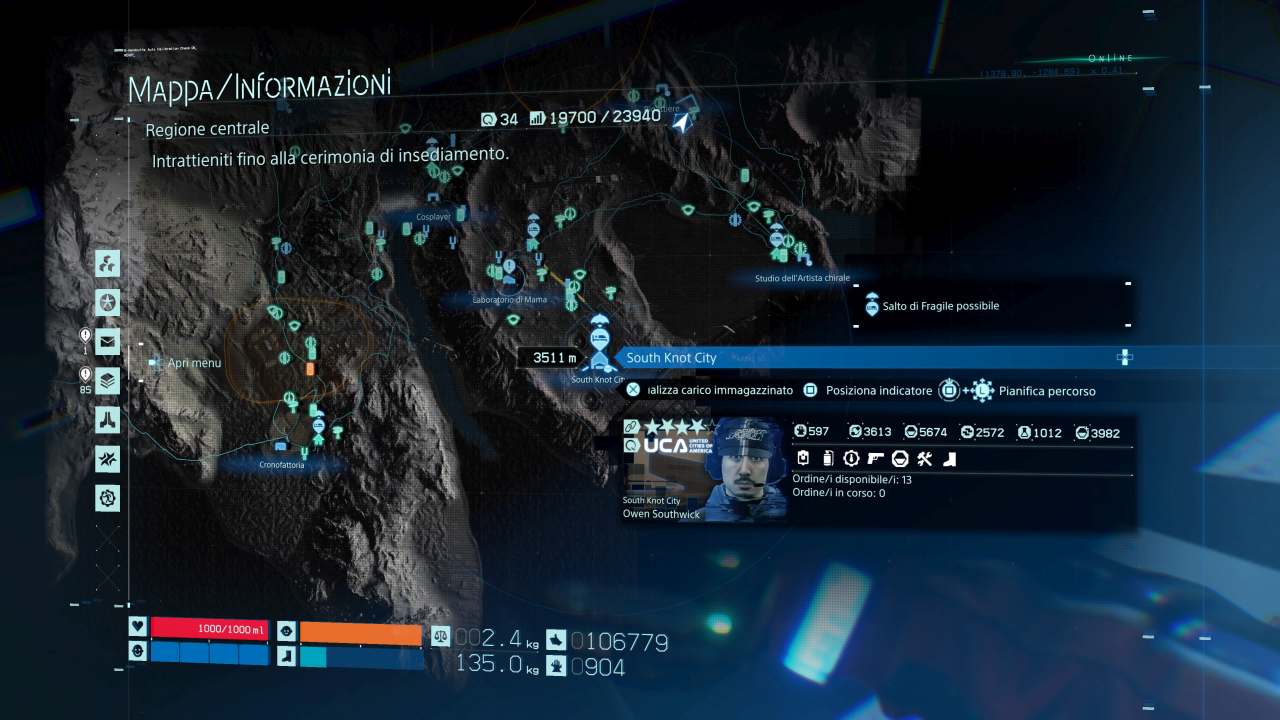Open the gear-shaped sidebar icon at the bottom
The height and width of the screenshot is (720, 1280).
tap(108, 497)
